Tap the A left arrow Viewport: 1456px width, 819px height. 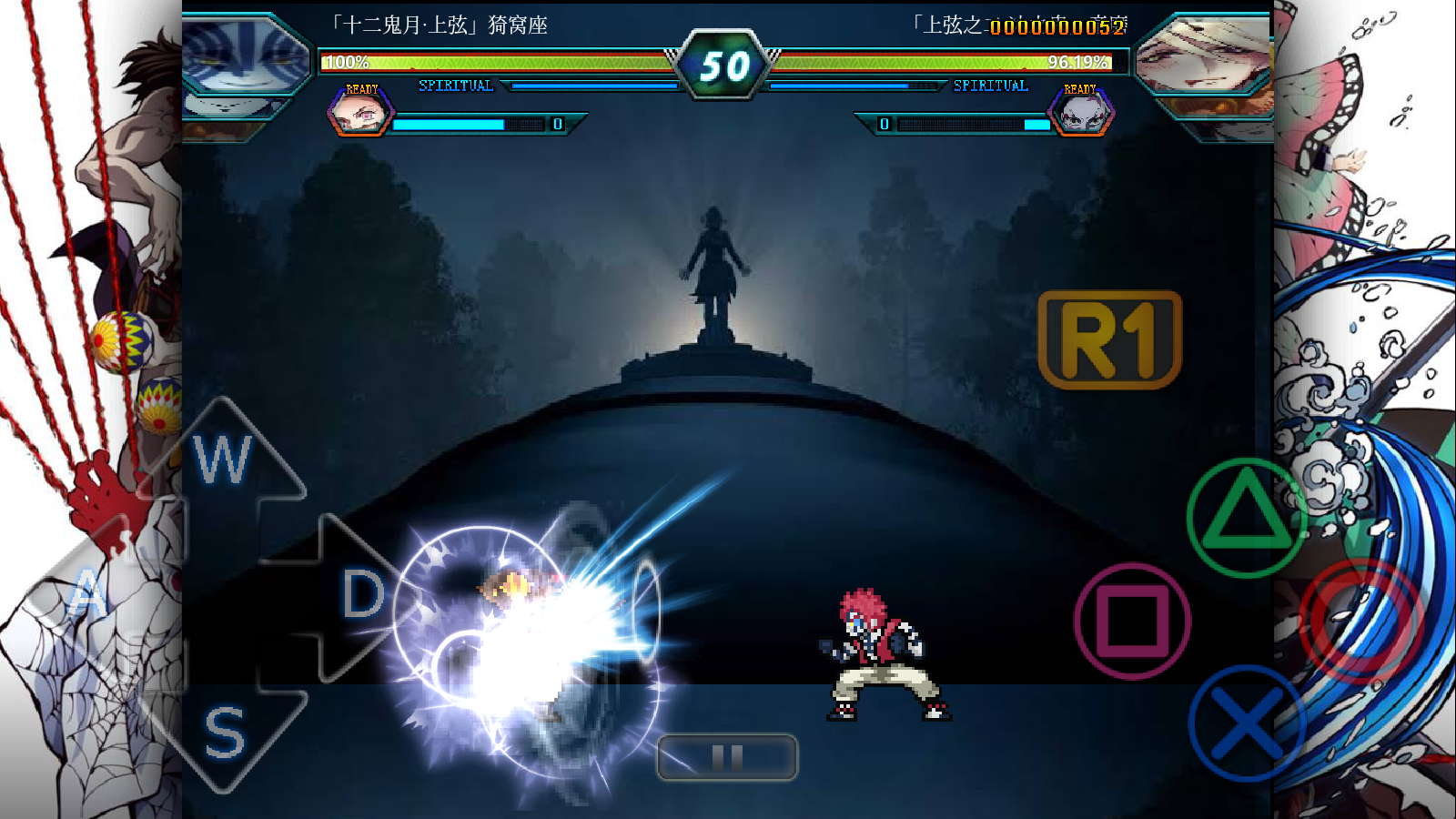(88, 594)
